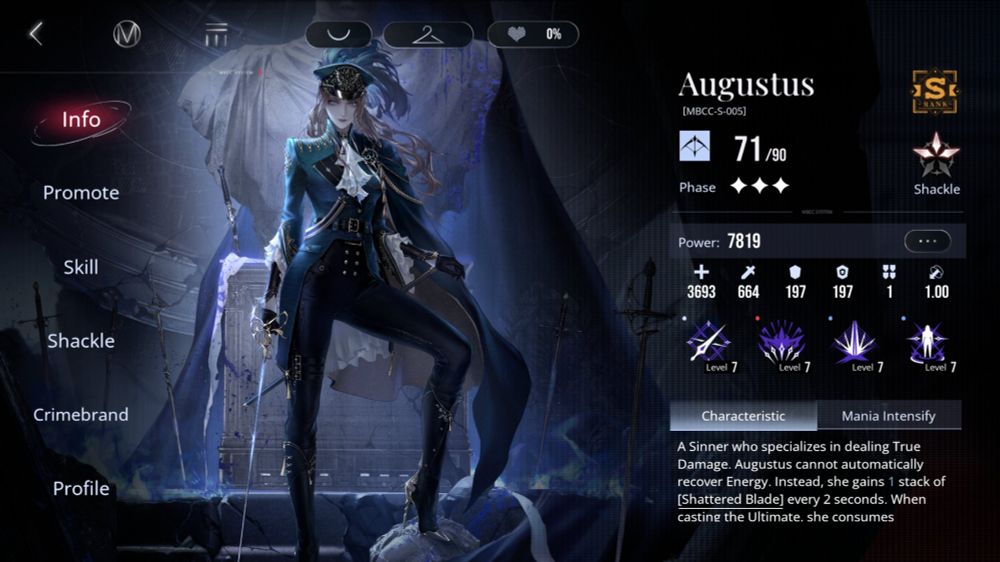Switch to the Mania Intensify tab

click(x=888, y=416)
